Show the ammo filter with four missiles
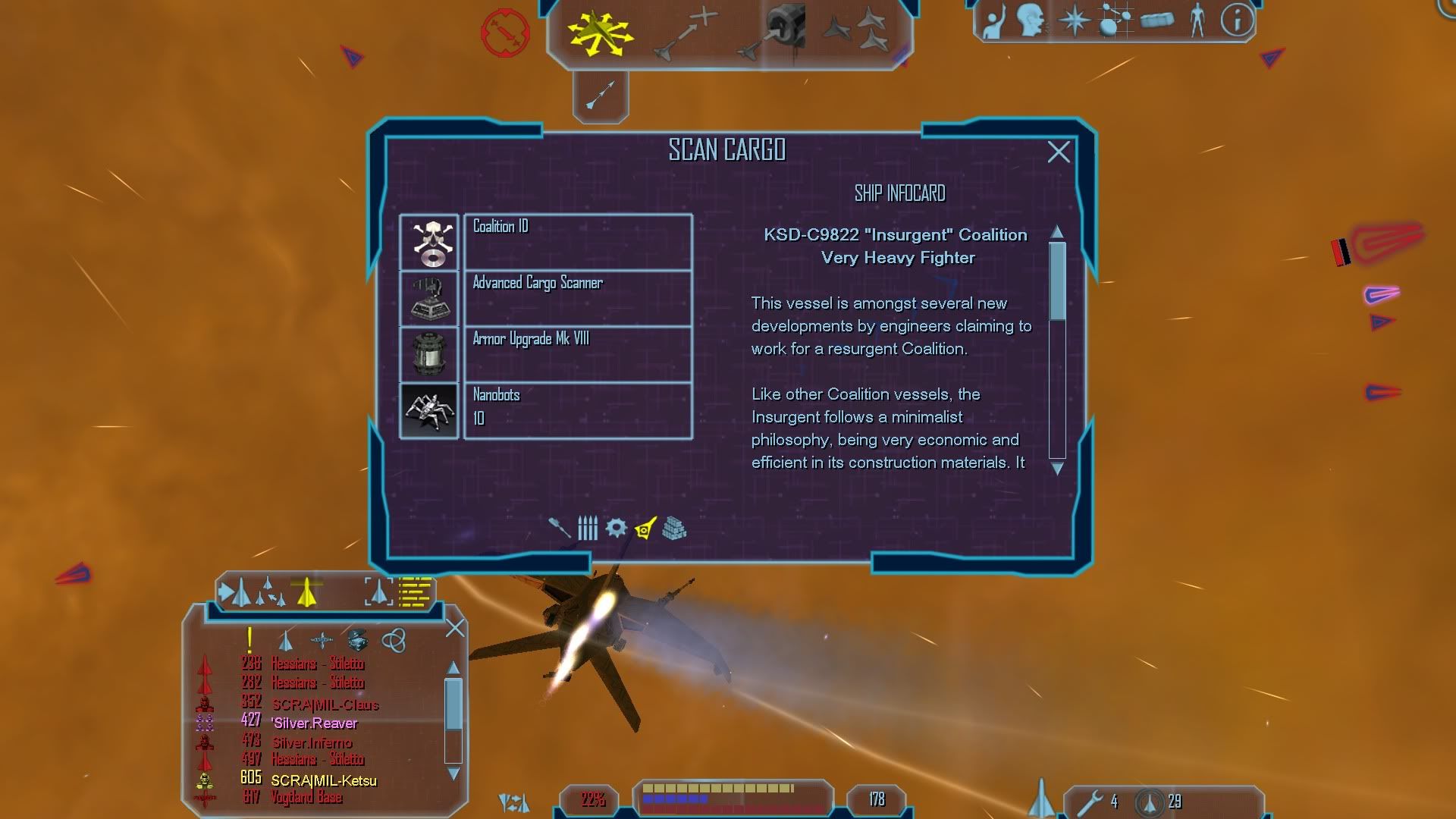 588,528
